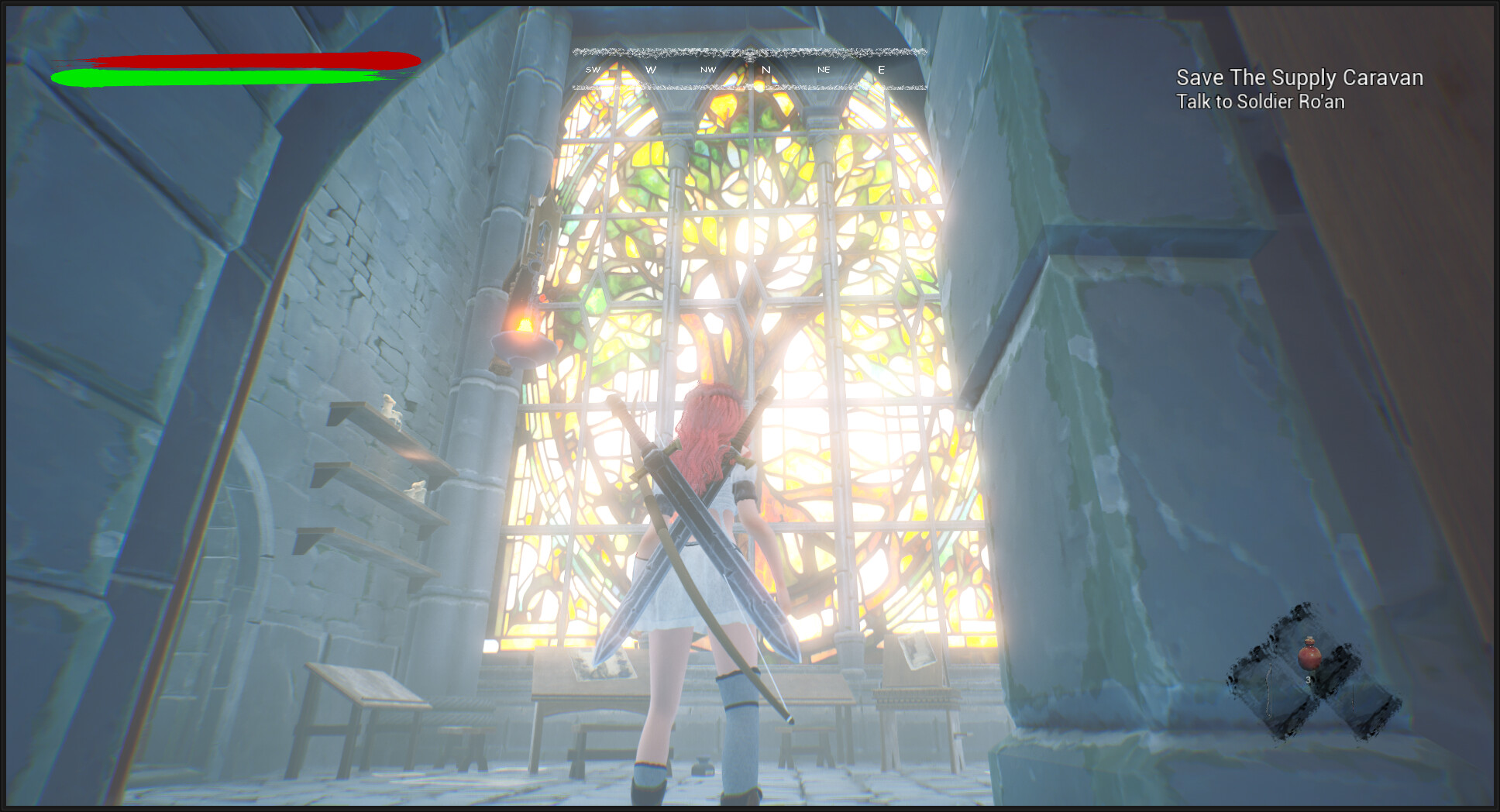Open the quest 'Save The Supply Caravan'
This screenshot has width=1500, height=812.
(1299, 78)
